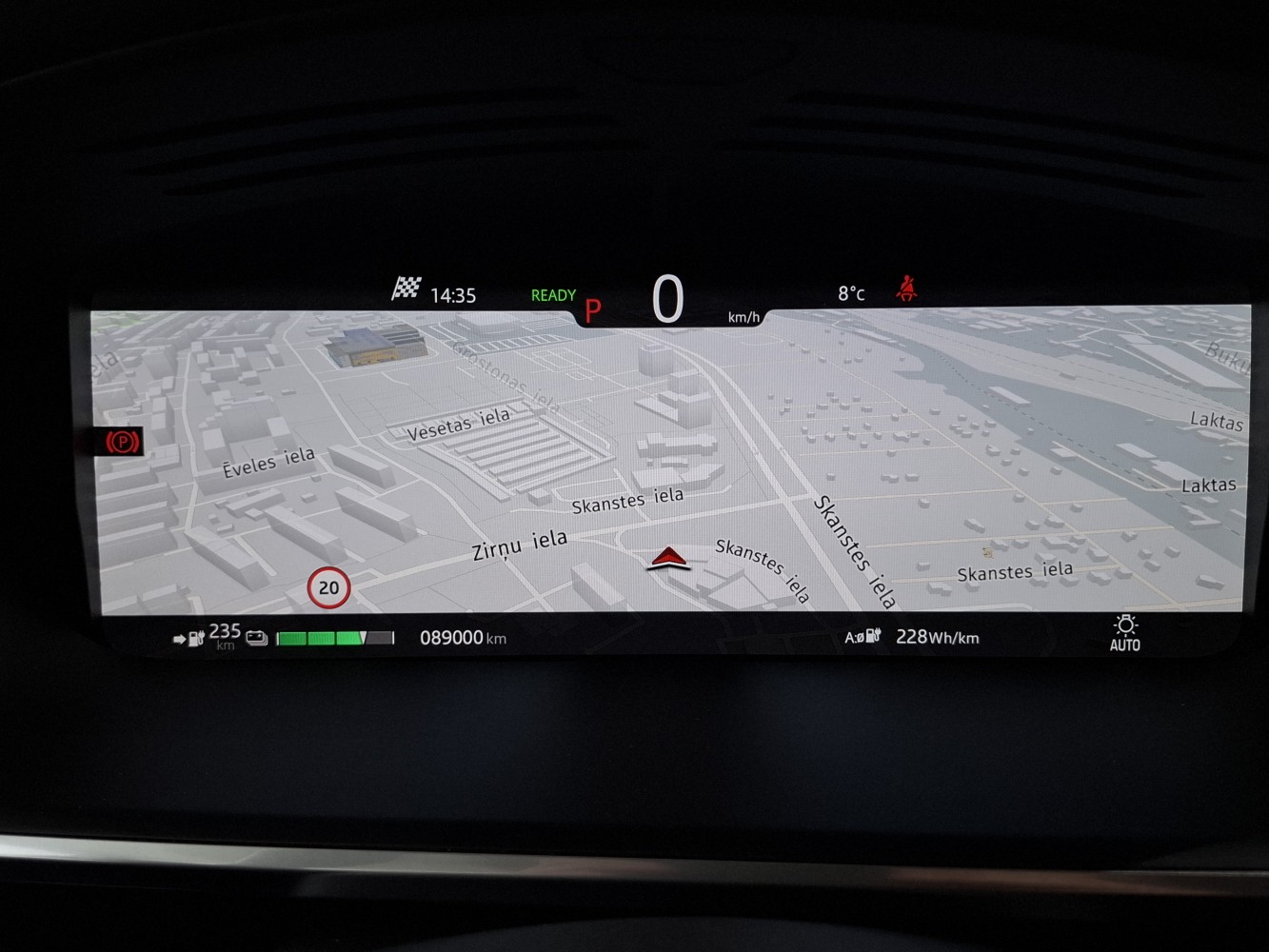The image size is (1269, 952).
Task: Toggle the AUTO headlights icon
Action: pos(1124,633)
